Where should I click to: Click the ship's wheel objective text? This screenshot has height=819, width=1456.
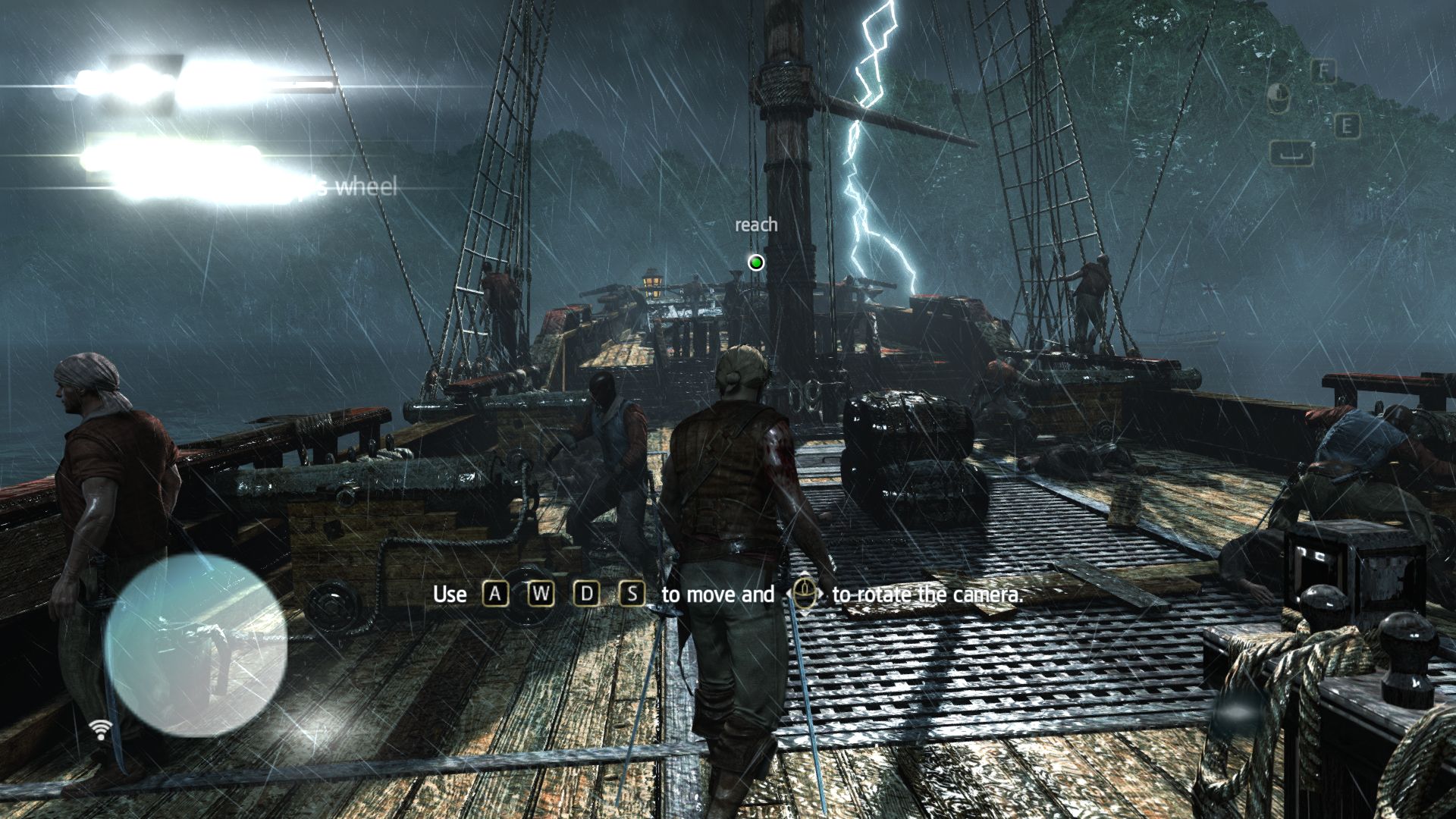356,187
